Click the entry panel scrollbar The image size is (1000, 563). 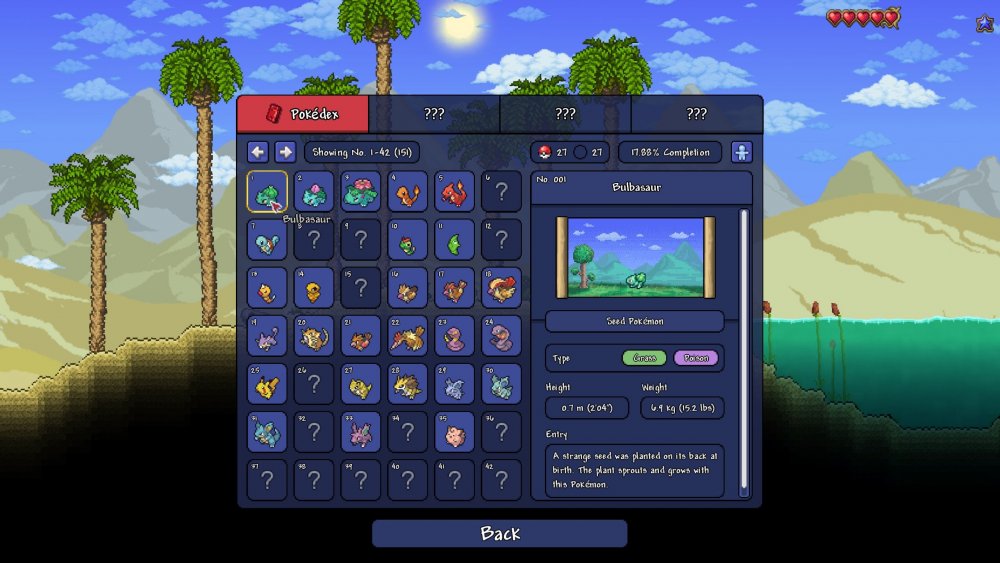pos(743,350)
